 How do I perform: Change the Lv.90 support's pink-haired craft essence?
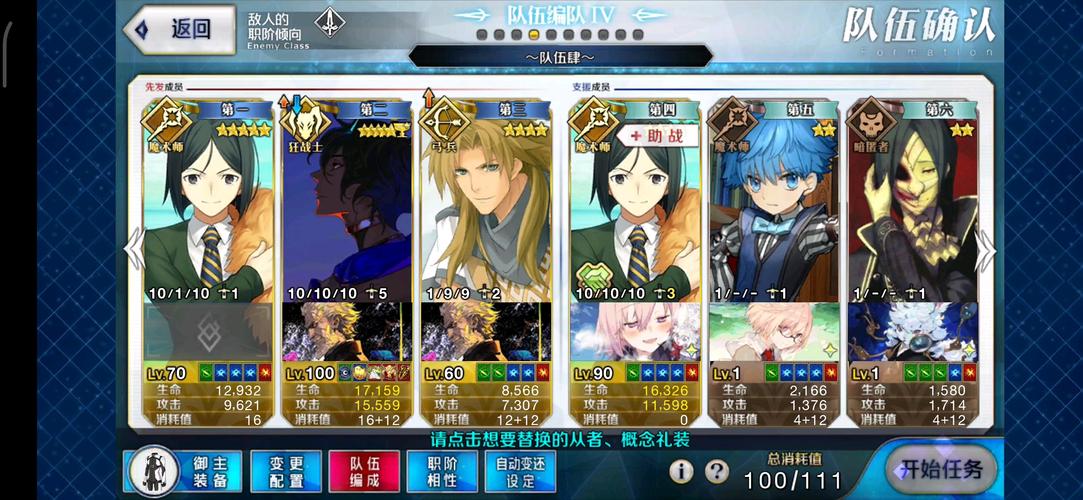pos(634,331)
